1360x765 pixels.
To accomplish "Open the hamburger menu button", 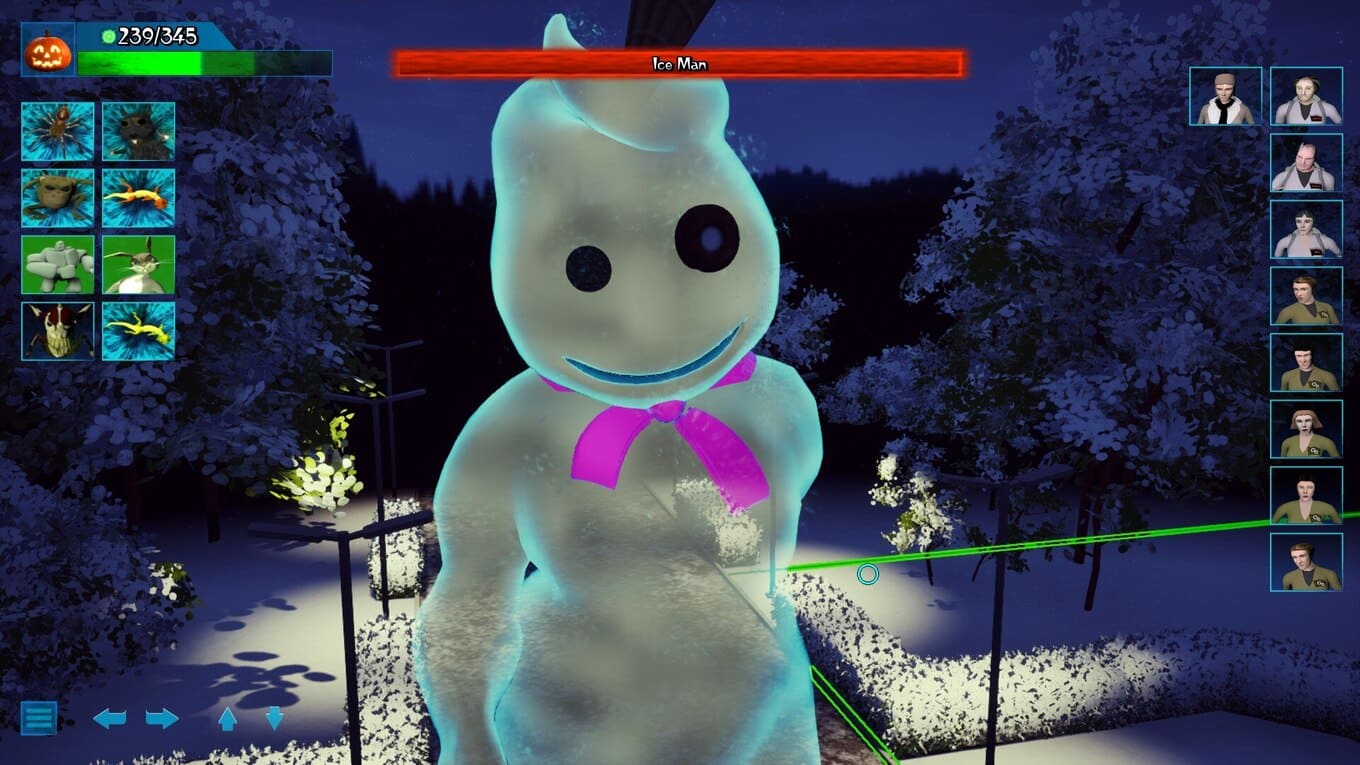I will [39, 717].
